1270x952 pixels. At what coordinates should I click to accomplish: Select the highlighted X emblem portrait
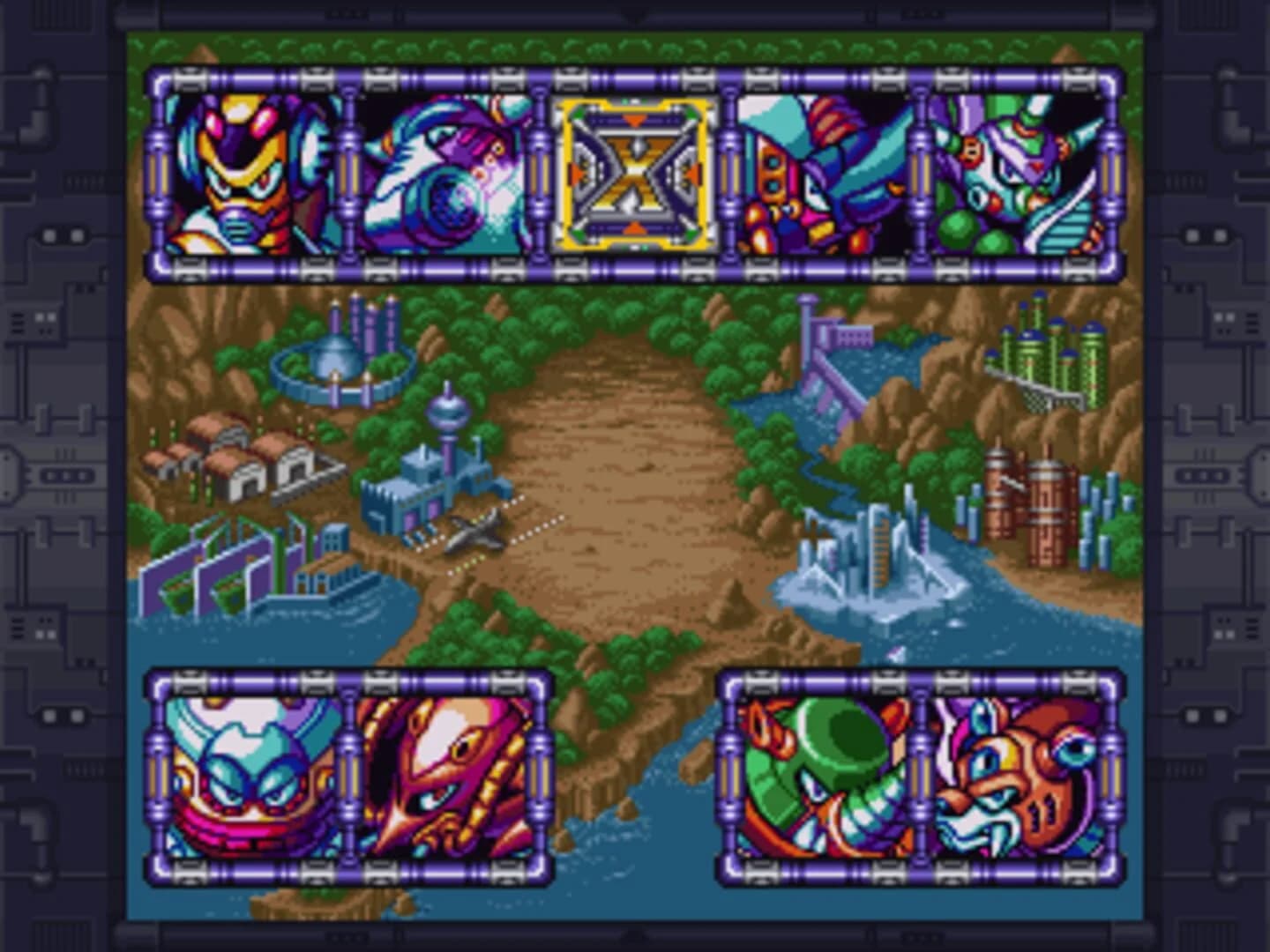click(633, 175)
